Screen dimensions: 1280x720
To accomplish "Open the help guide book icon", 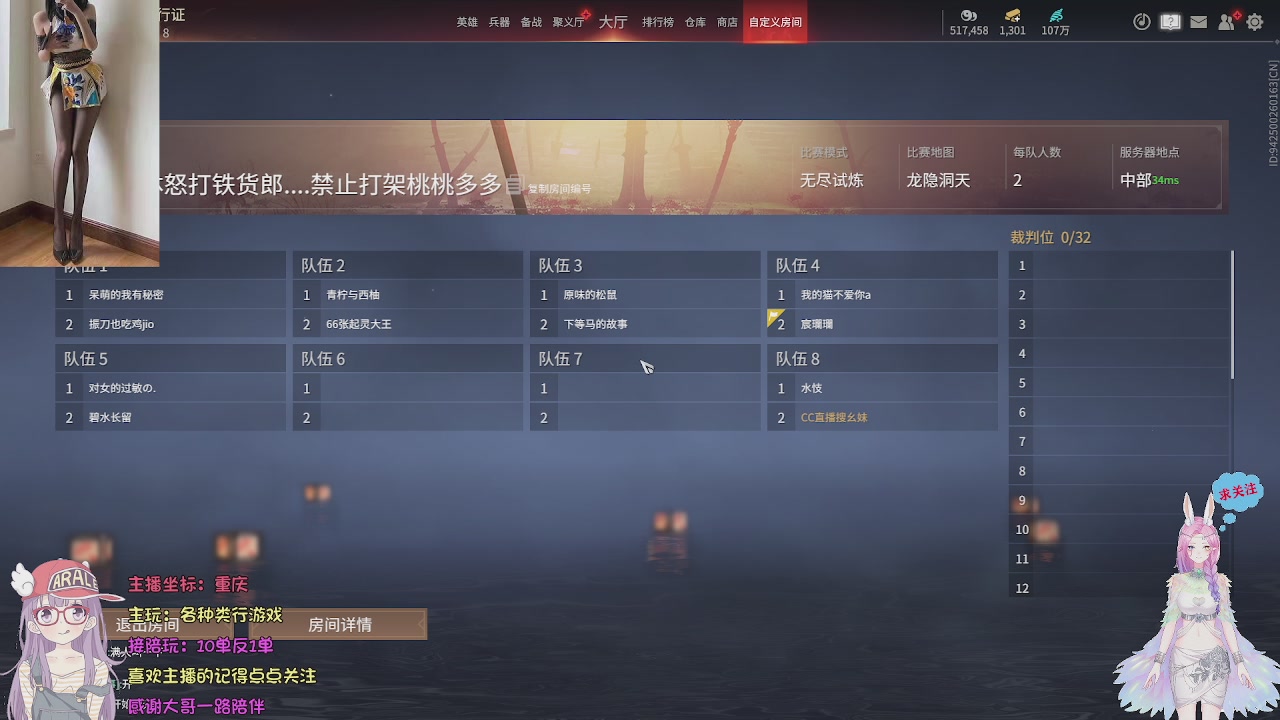I will tap(1170, 21).
